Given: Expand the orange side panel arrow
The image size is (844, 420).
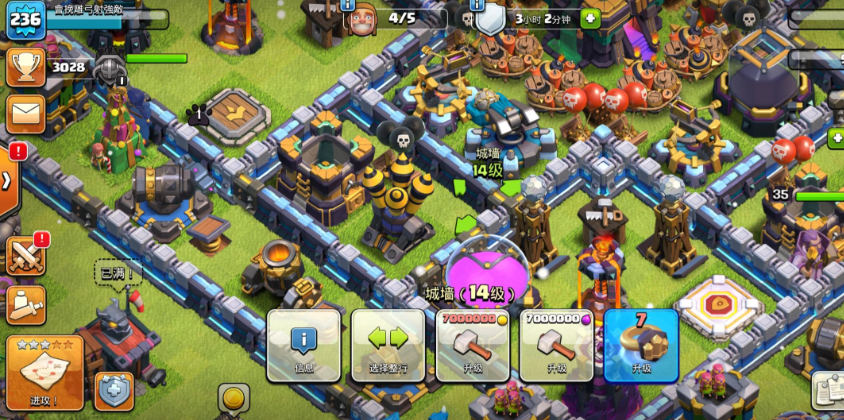Looking at the screenshot, I should pyautogui.click(x=7, y=182).
